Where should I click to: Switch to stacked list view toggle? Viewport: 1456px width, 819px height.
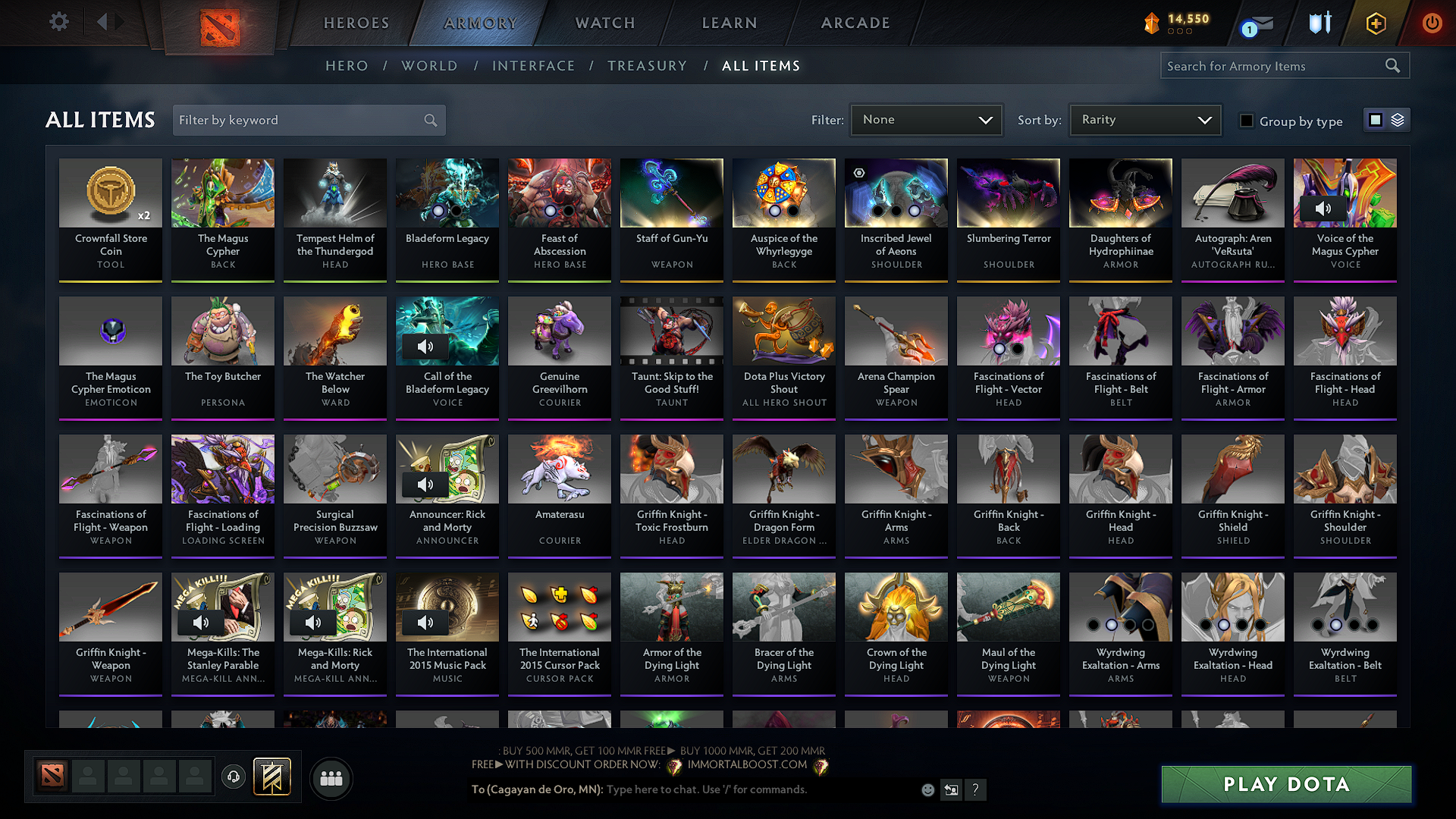(1396, 119)
